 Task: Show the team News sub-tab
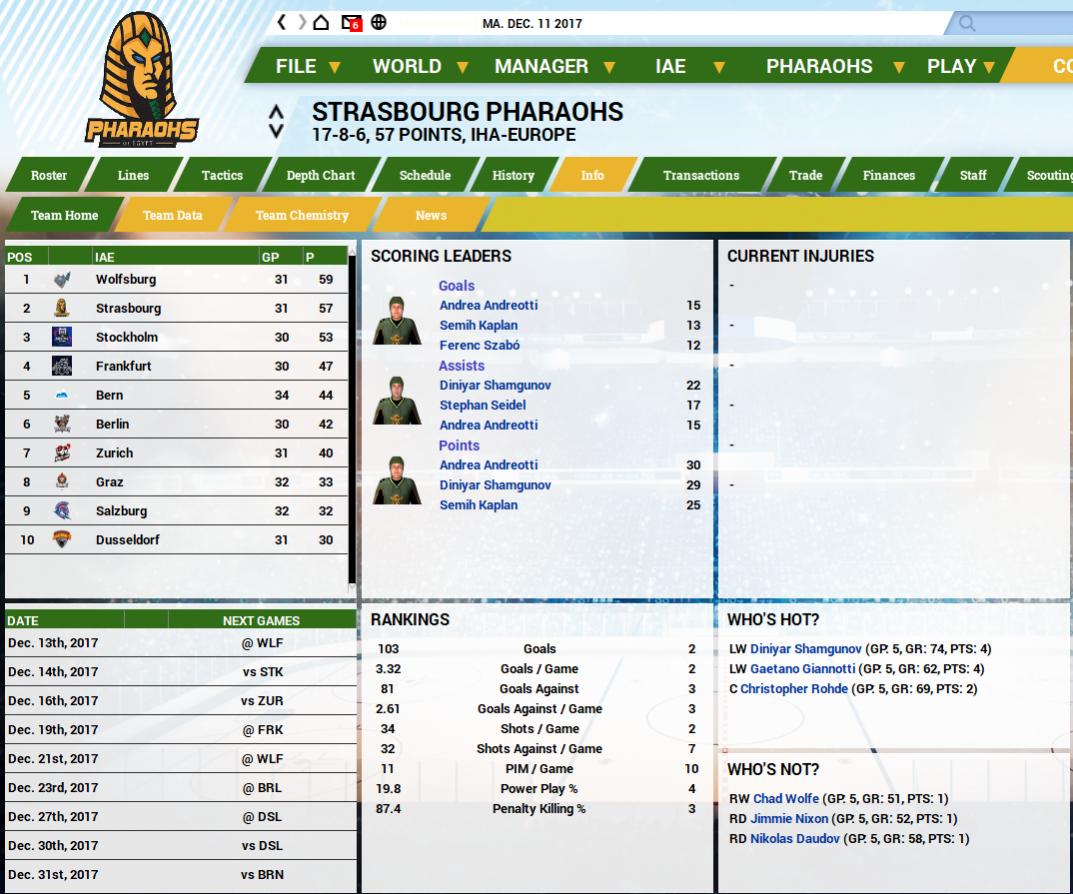[x=431, y=215]
